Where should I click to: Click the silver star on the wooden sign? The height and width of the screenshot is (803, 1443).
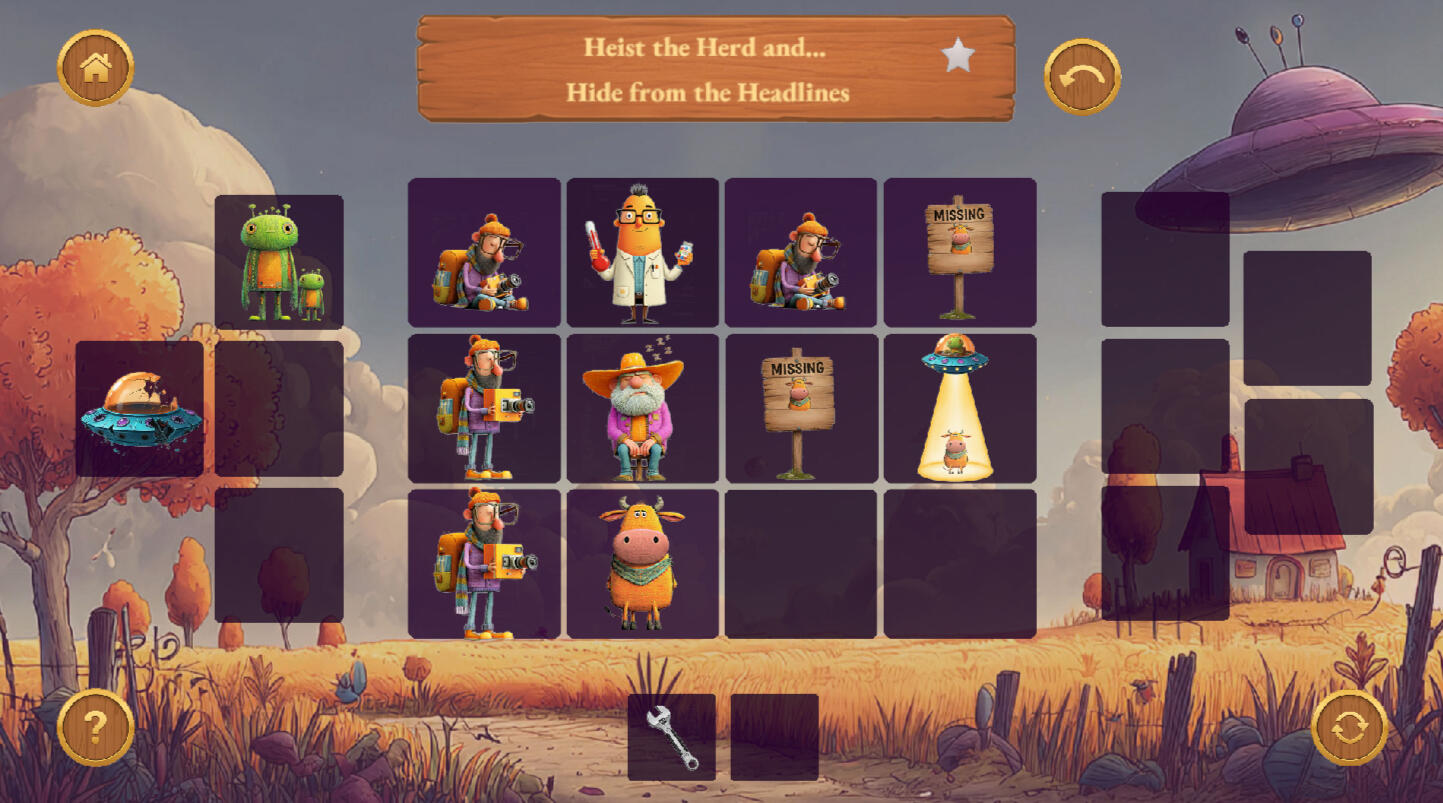pos(958,56)
